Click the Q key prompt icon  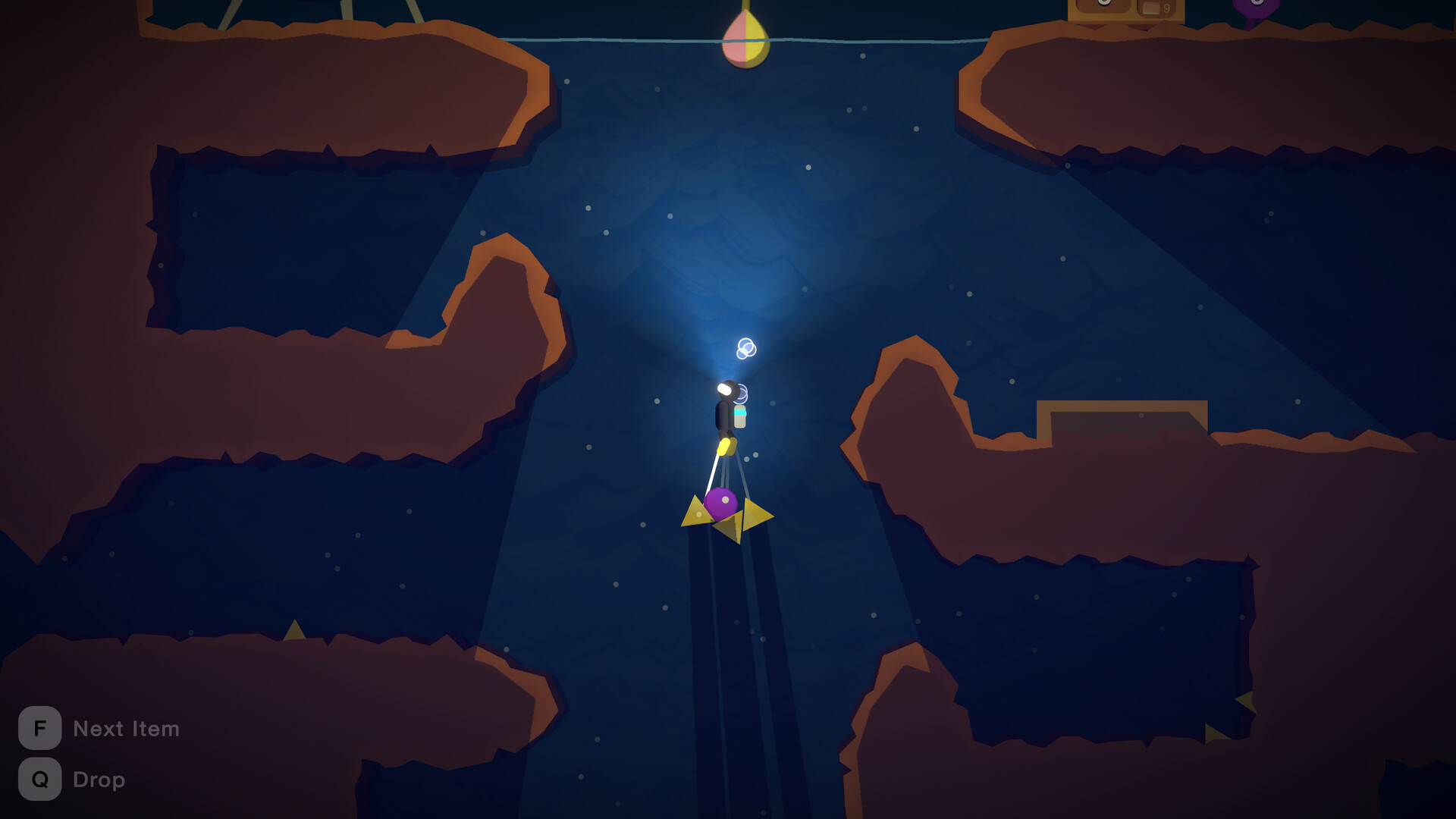click(x=39, y=779)
